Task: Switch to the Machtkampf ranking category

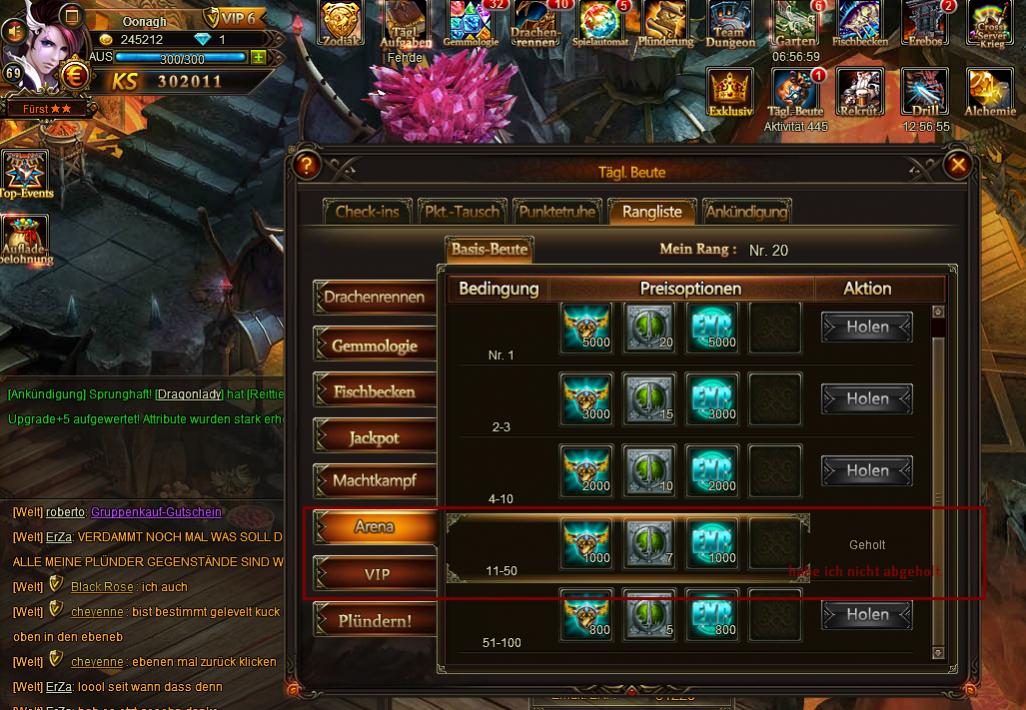Action: click(x=374, y=481)
